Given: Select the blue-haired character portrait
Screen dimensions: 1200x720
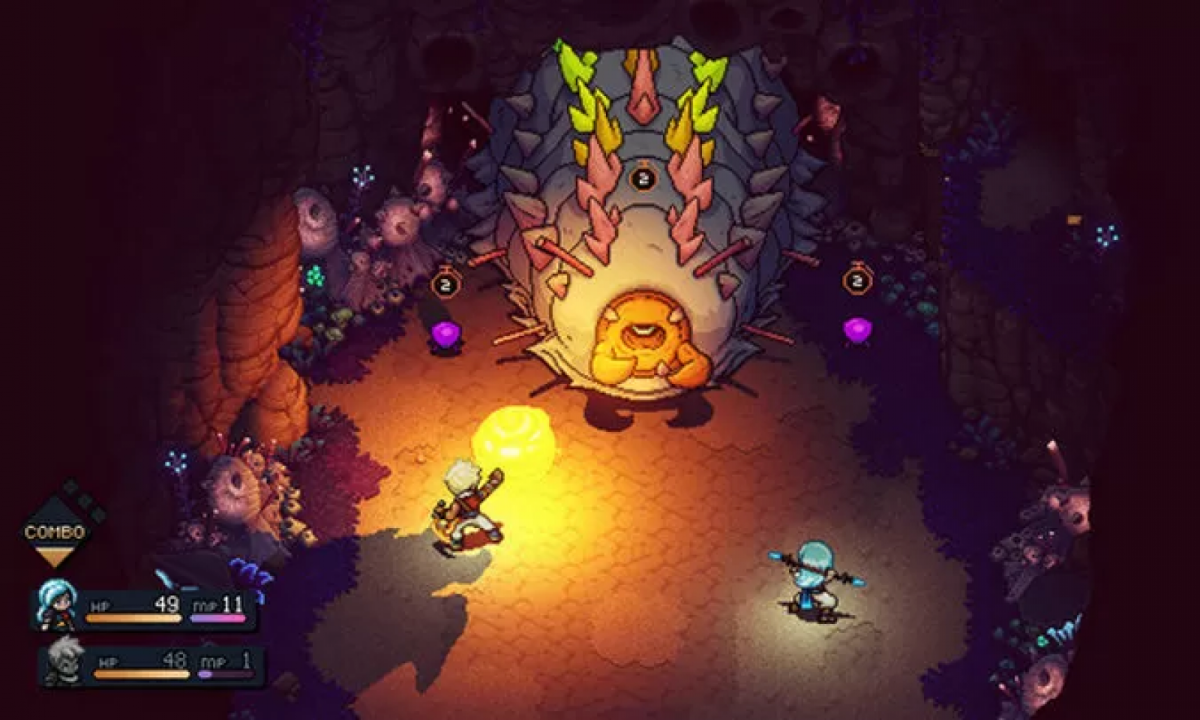Looking at the screenshot, I should click(56, 604).
